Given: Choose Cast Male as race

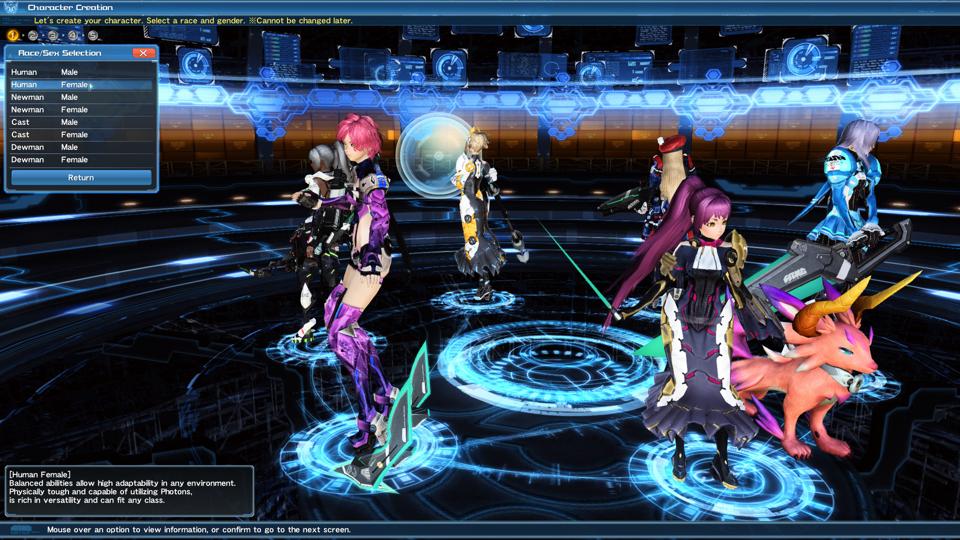Looking at the screenshot, I should click(80, 122).
